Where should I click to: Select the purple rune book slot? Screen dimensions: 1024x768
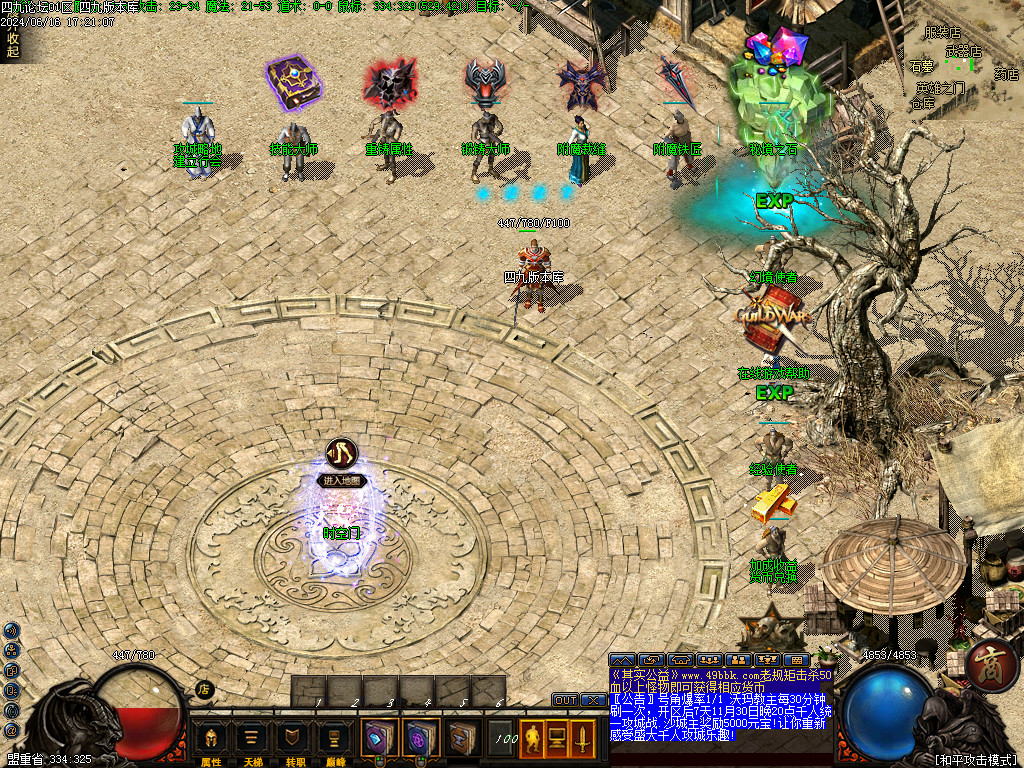tap(420, 739)
